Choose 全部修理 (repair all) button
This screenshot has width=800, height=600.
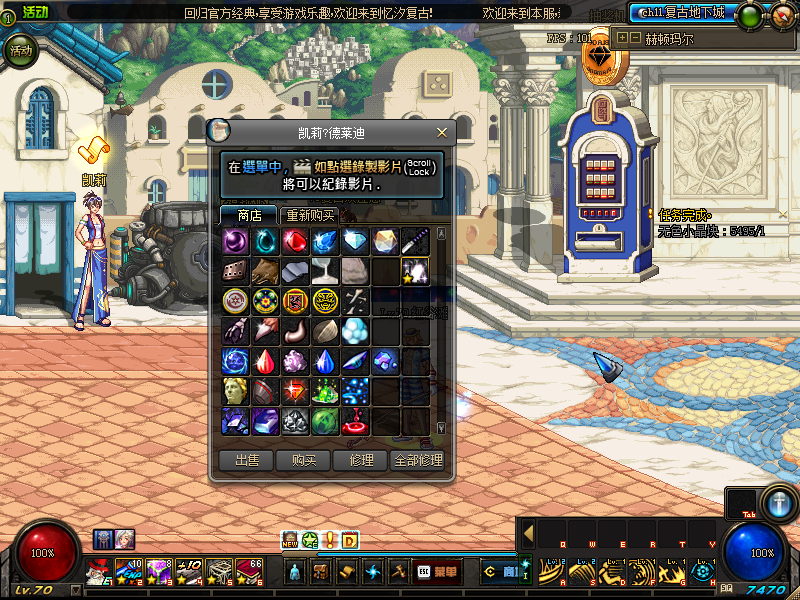click(x=418, y=460)
